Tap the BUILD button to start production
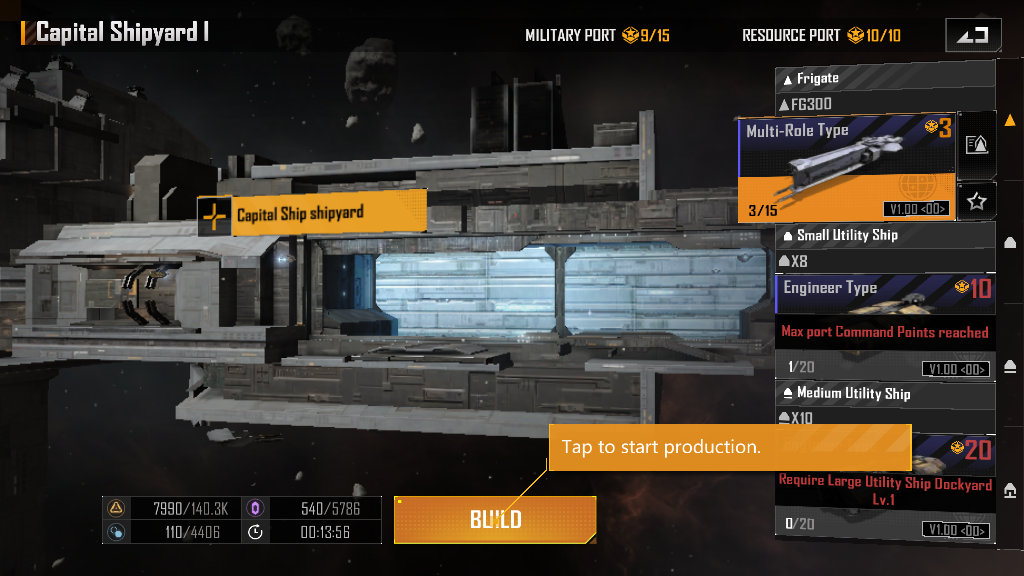 [495, 519]
